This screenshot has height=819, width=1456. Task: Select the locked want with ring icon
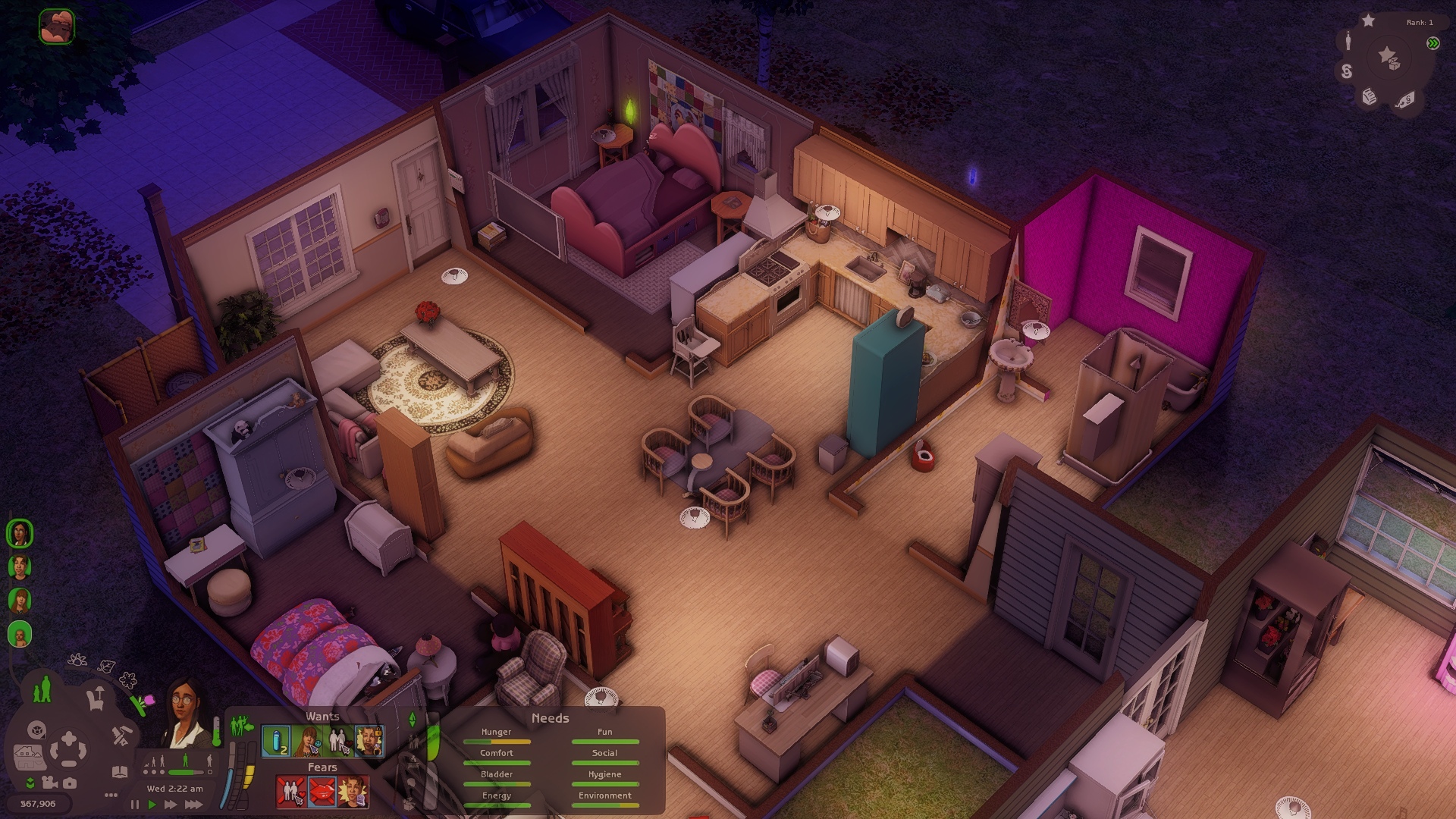[369, 741]
